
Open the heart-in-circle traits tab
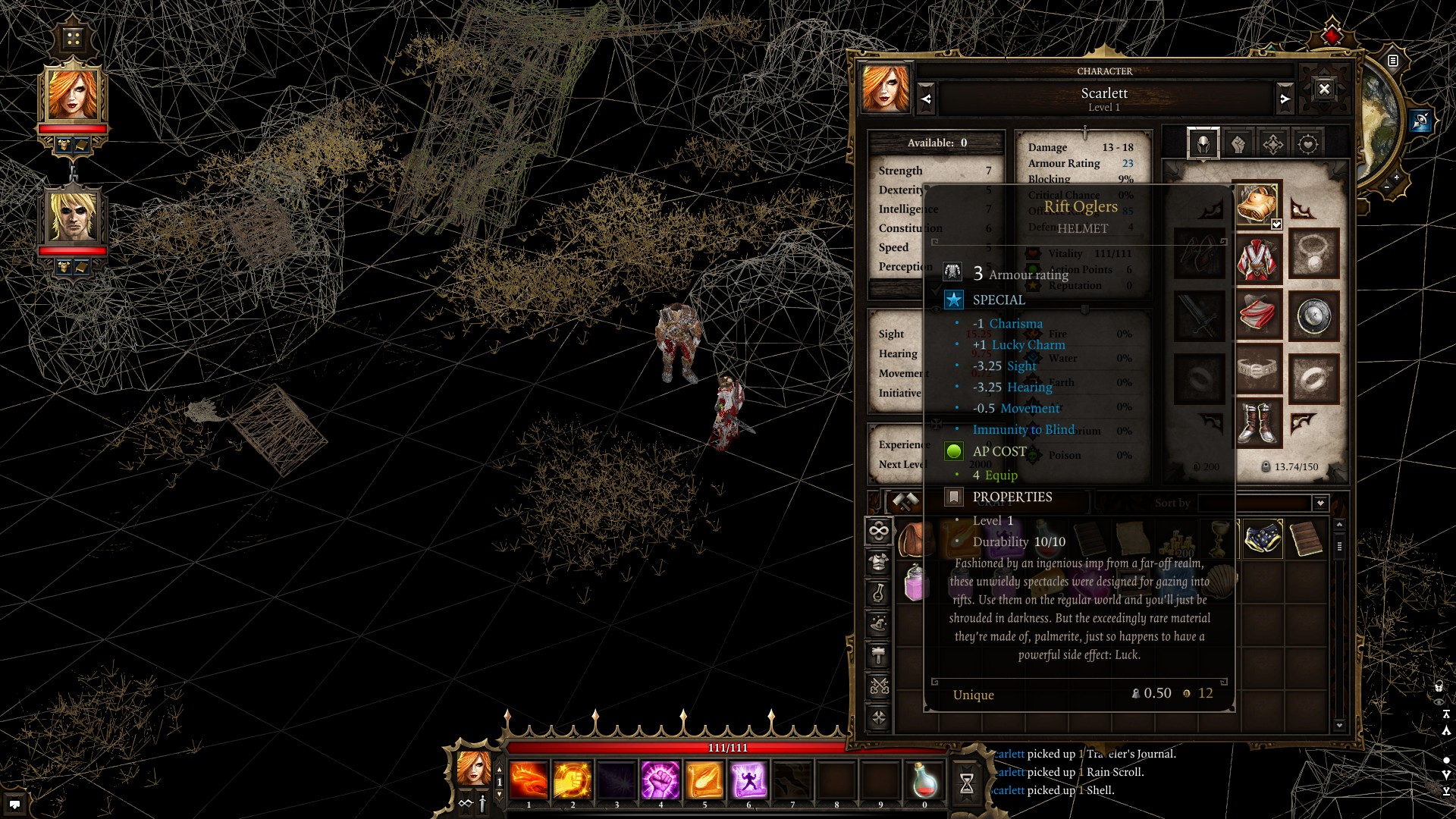(x=1308, y=143)
